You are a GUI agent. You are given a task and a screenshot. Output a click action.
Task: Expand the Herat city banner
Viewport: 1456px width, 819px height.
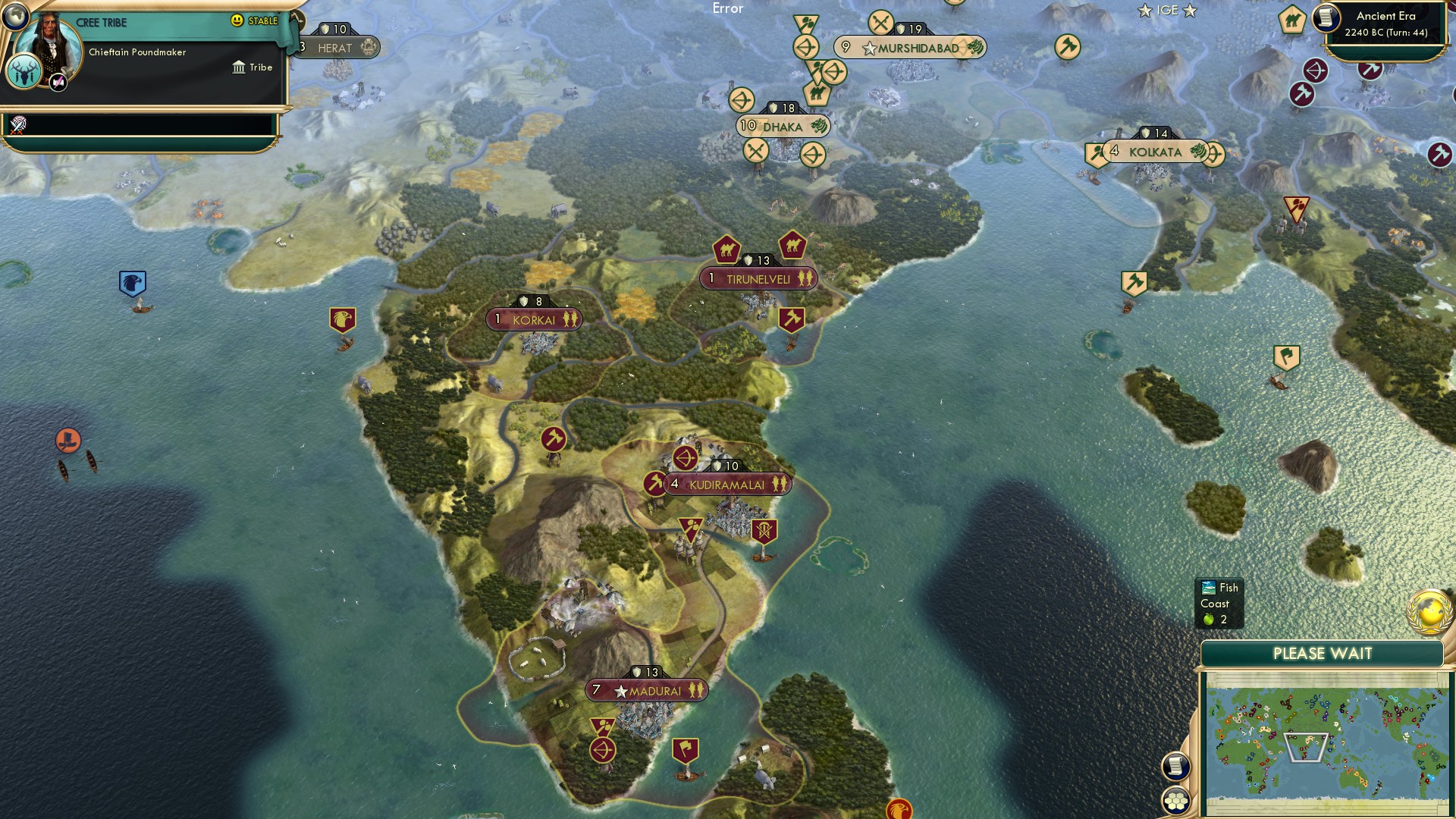(334, 48)
